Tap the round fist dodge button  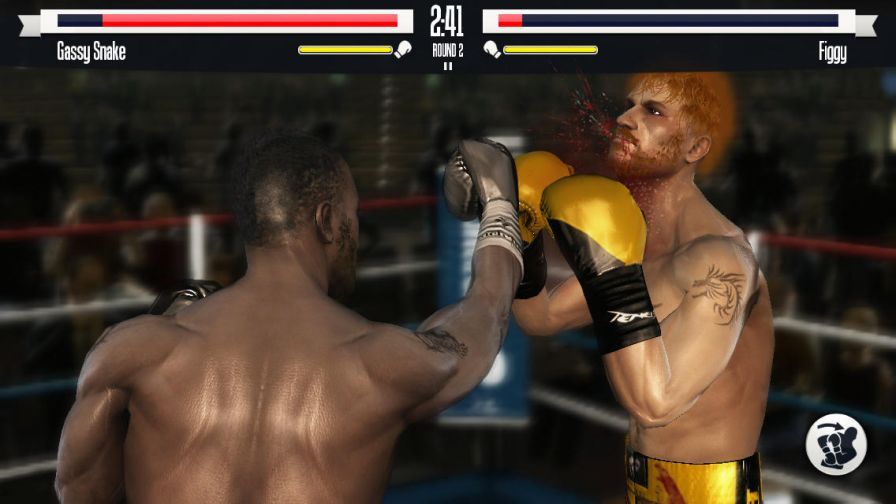tap(837, 444)
